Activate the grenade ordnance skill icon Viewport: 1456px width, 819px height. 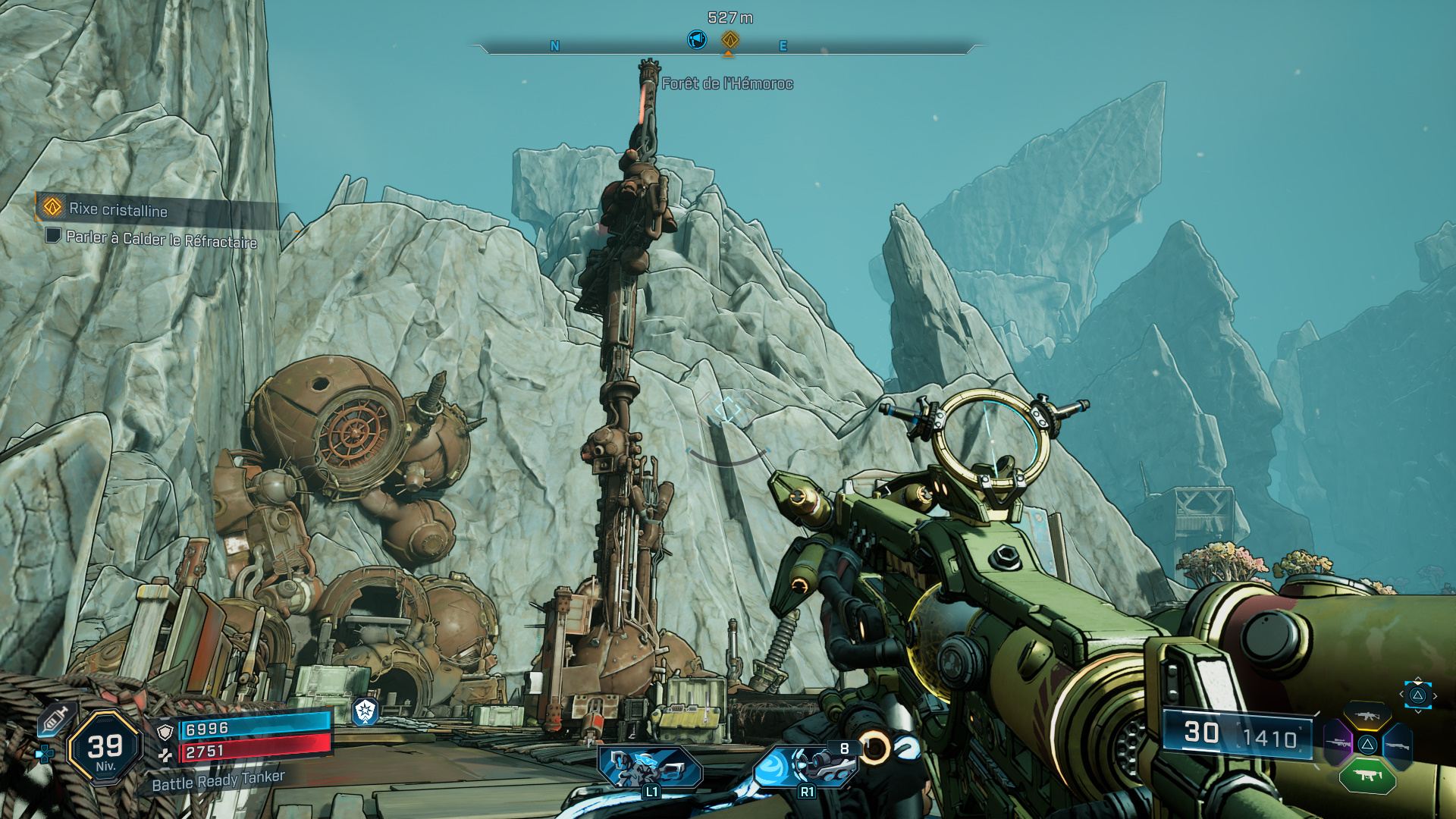(806, 767)
